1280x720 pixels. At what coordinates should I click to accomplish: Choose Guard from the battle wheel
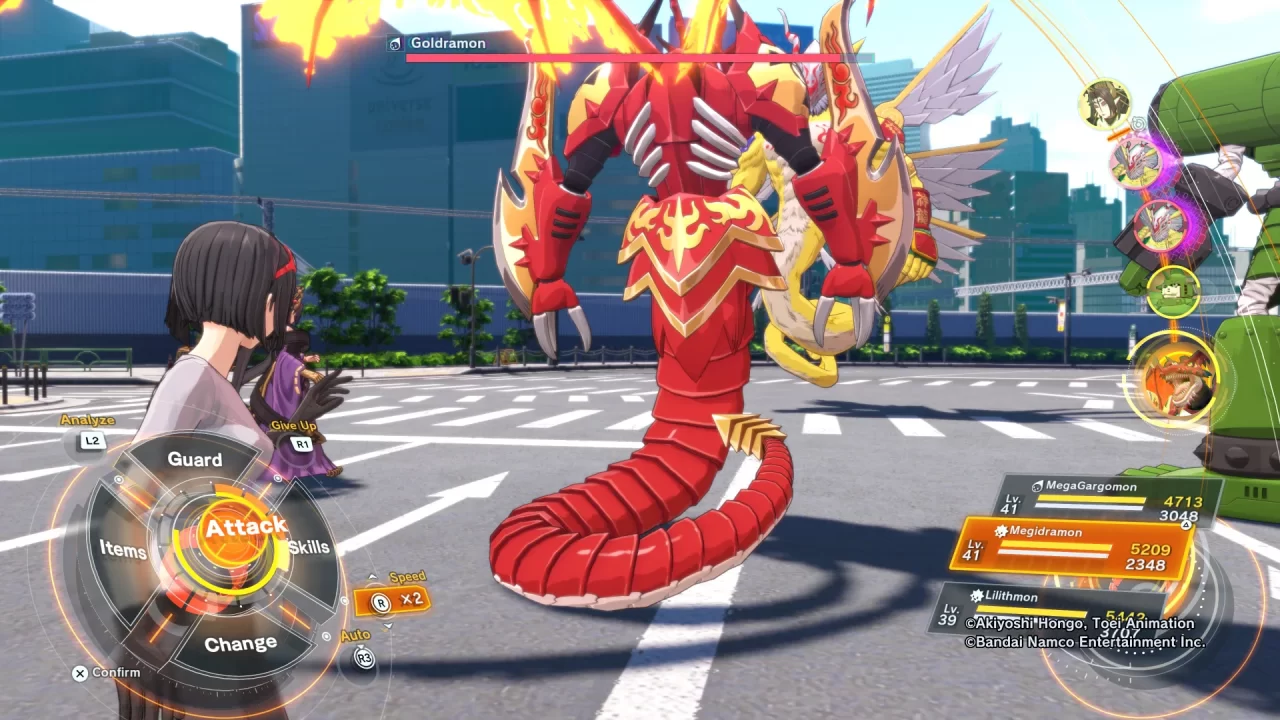(196, 459)
